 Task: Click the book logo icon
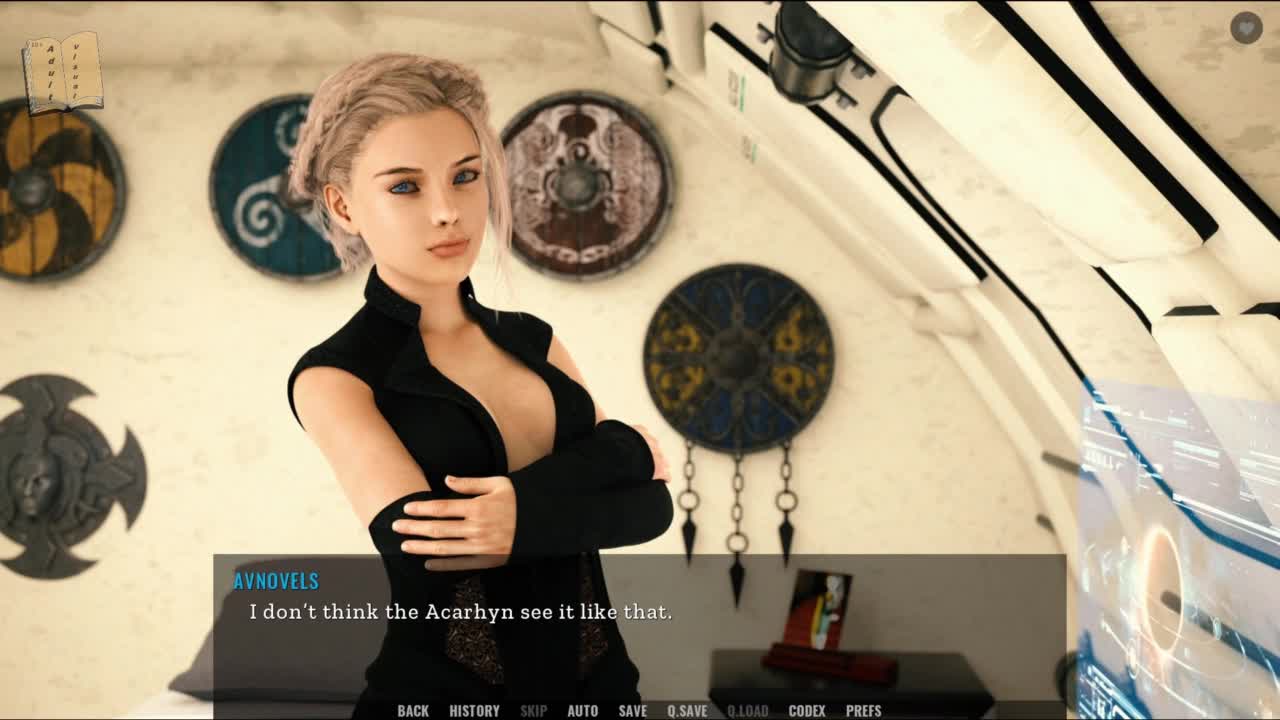click(x=62, y=70)
